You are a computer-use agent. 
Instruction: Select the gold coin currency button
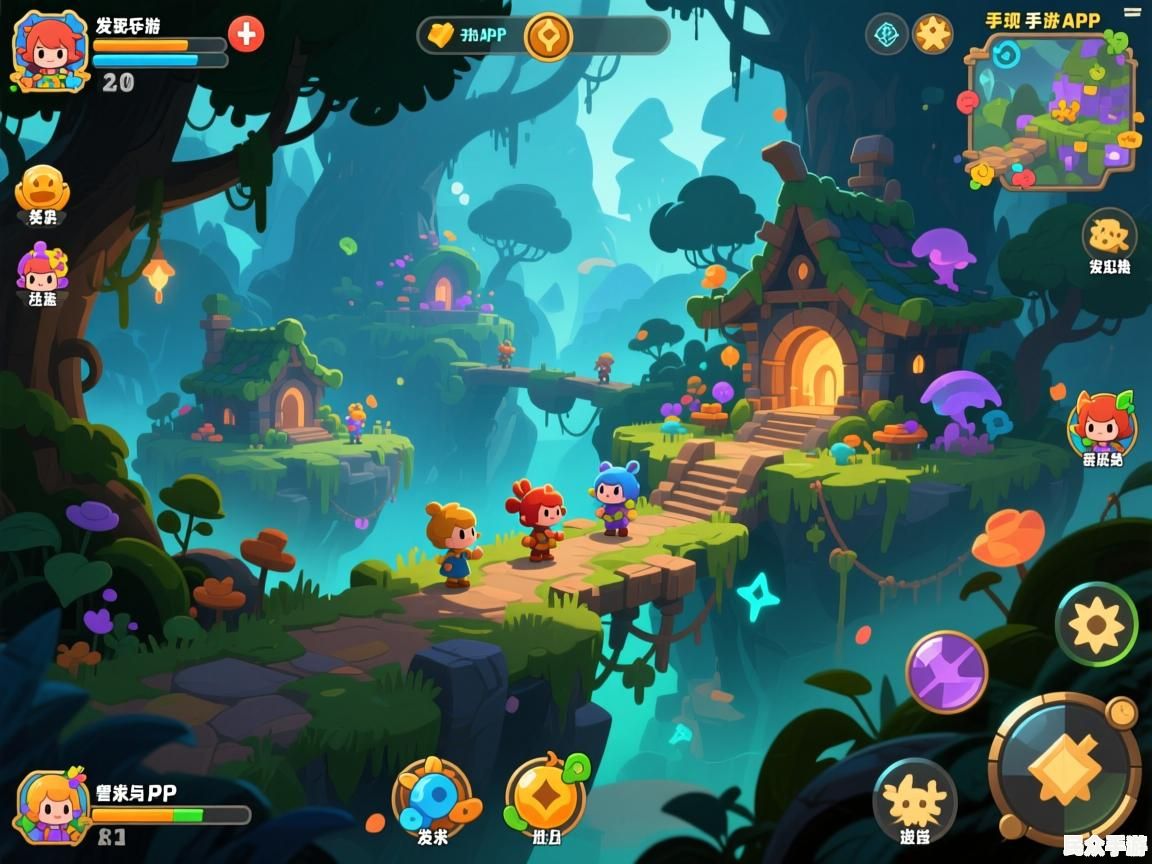click(x=548, y=37)
